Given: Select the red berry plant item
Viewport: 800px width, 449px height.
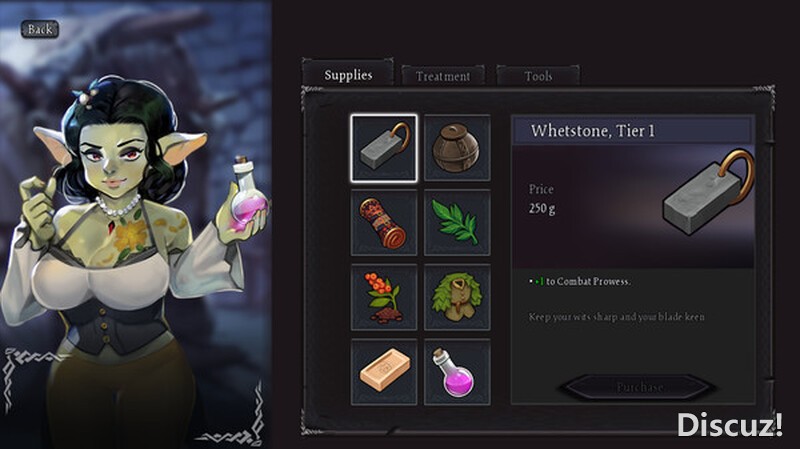Looking at the screenshot, I should tap(384, 297).
